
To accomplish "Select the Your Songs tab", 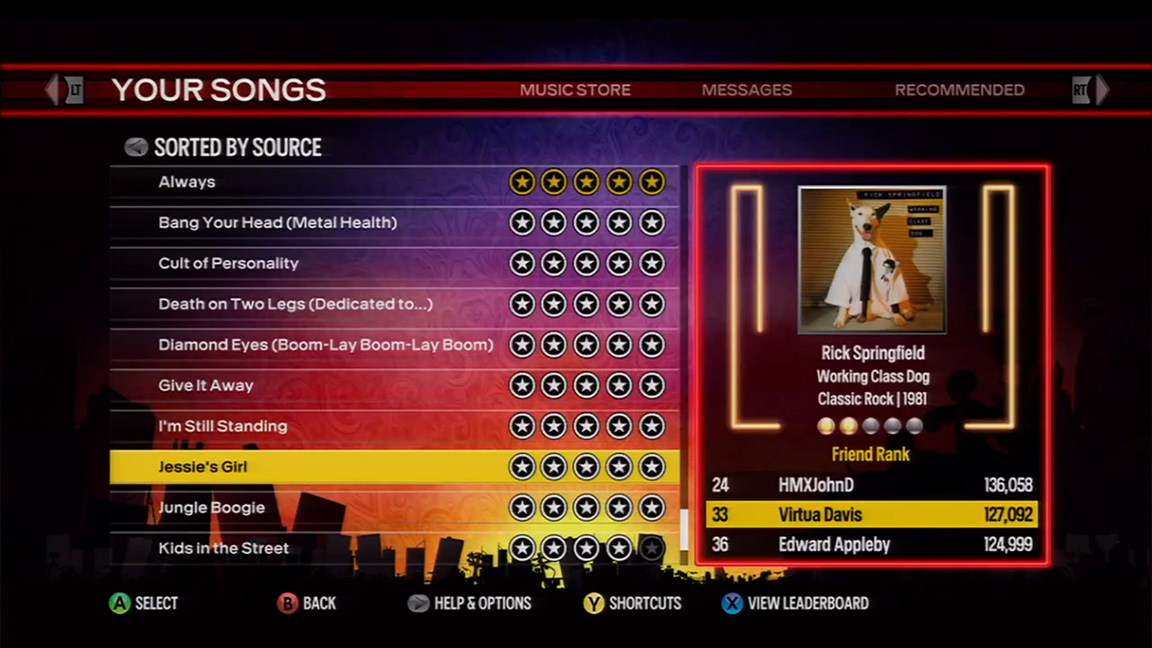I will click(x=219, y=90).
